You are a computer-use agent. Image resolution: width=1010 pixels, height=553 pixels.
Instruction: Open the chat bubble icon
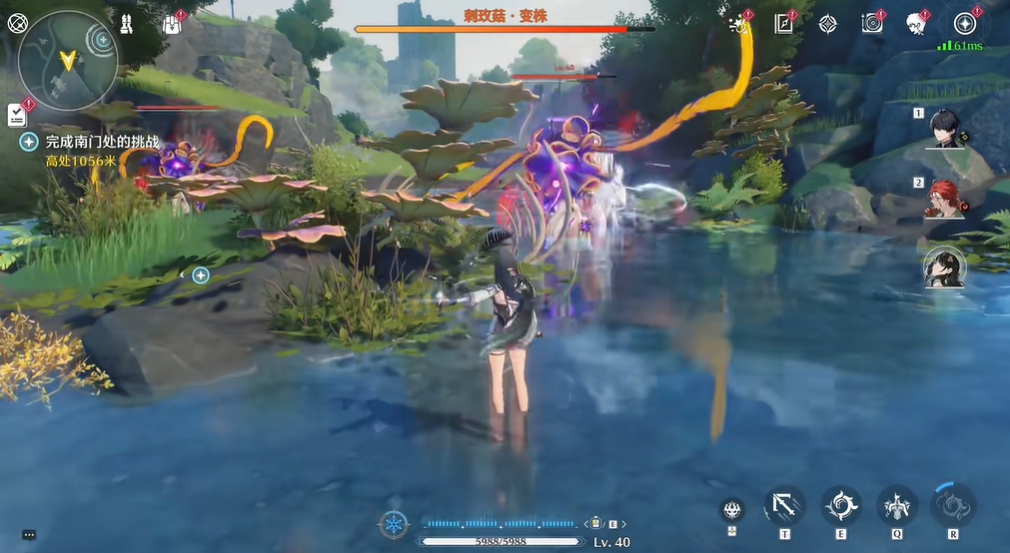[28, 535]
